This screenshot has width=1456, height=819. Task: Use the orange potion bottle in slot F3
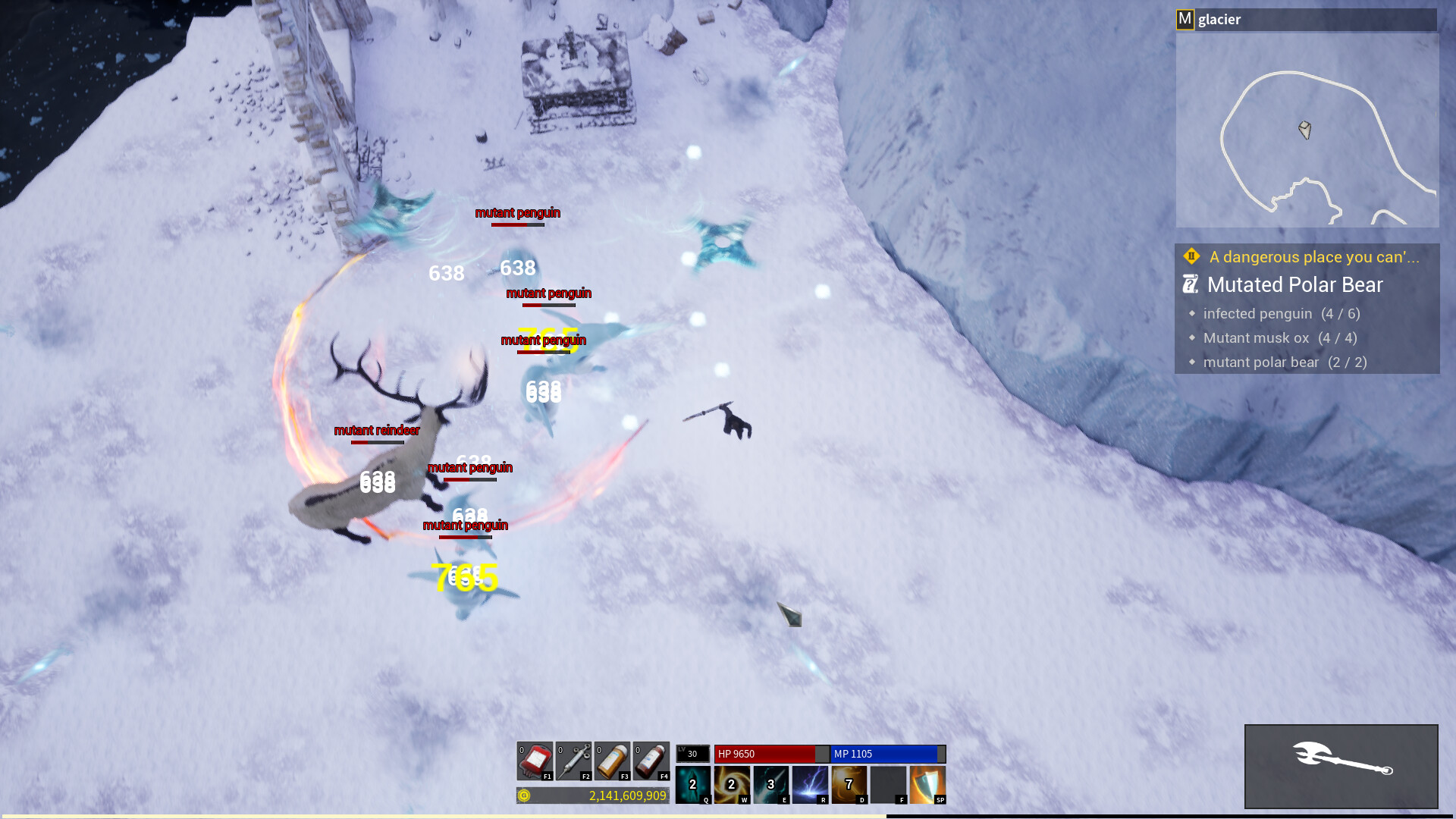tap(611, 760)
